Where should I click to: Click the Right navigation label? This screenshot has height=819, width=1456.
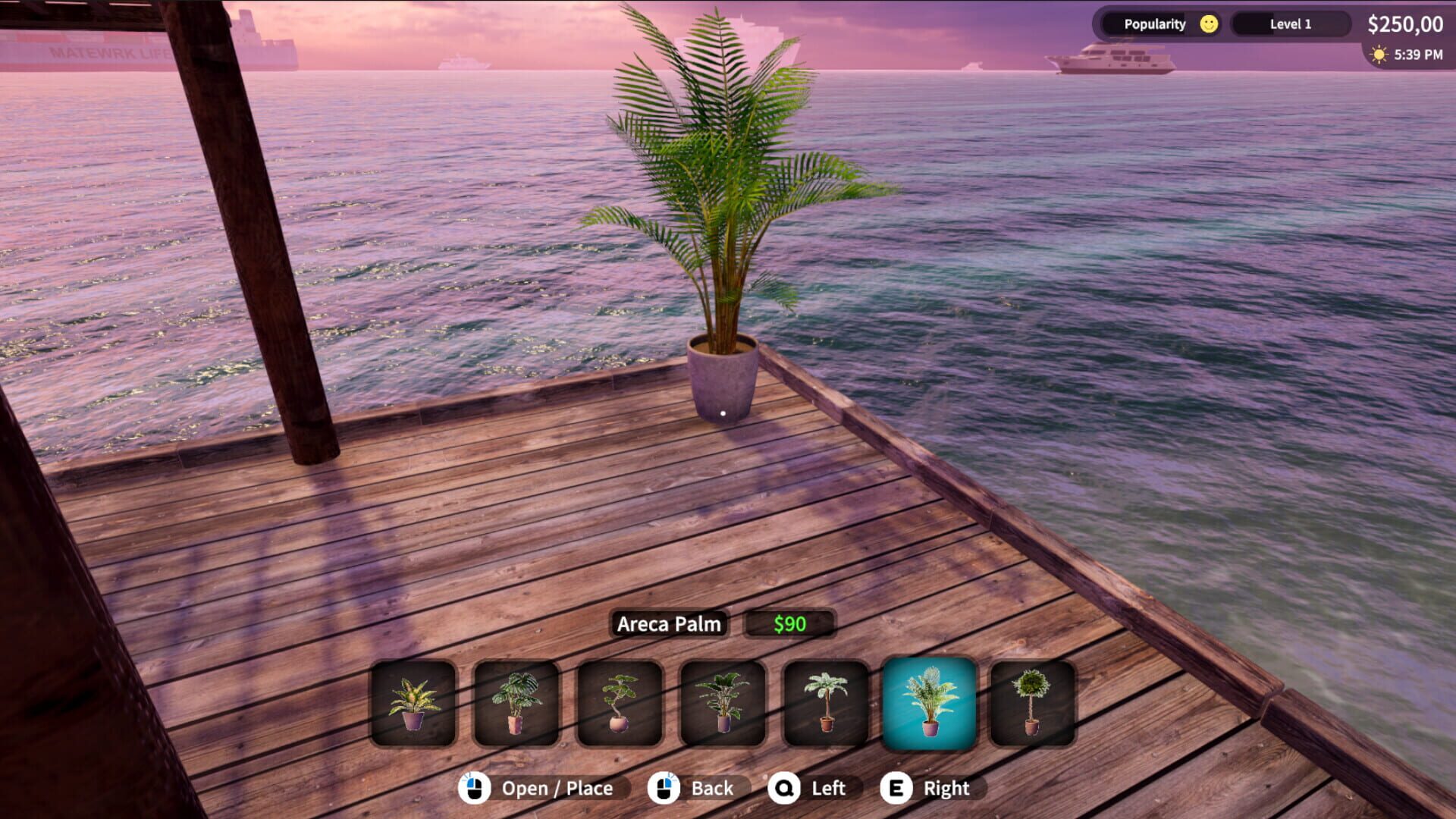[946, 788]
